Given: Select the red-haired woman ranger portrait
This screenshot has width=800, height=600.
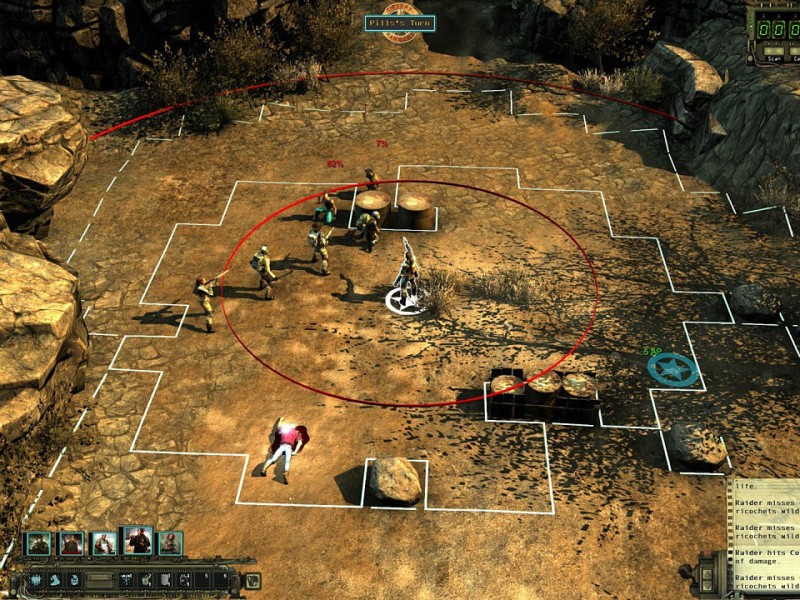Looking at the screenshot, I should pyautogui.click(x=170, y=543).
